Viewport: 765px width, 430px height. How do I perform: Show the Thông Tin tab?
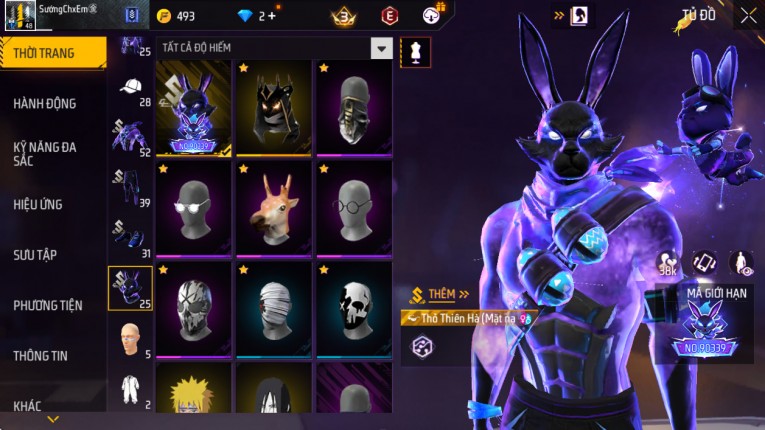click(x=42, y=355)
